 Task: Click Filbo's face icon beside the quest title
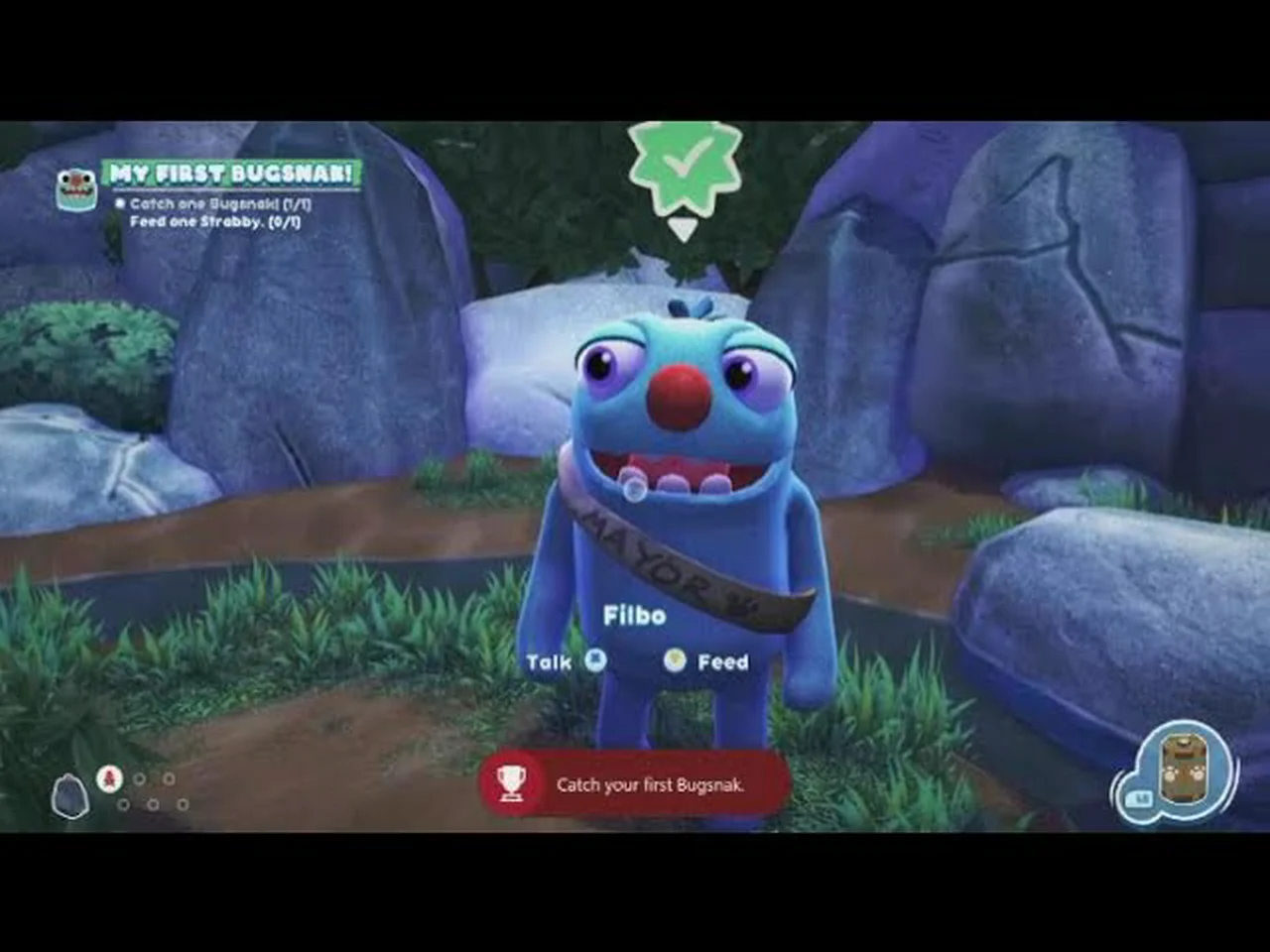click(76, 188)
